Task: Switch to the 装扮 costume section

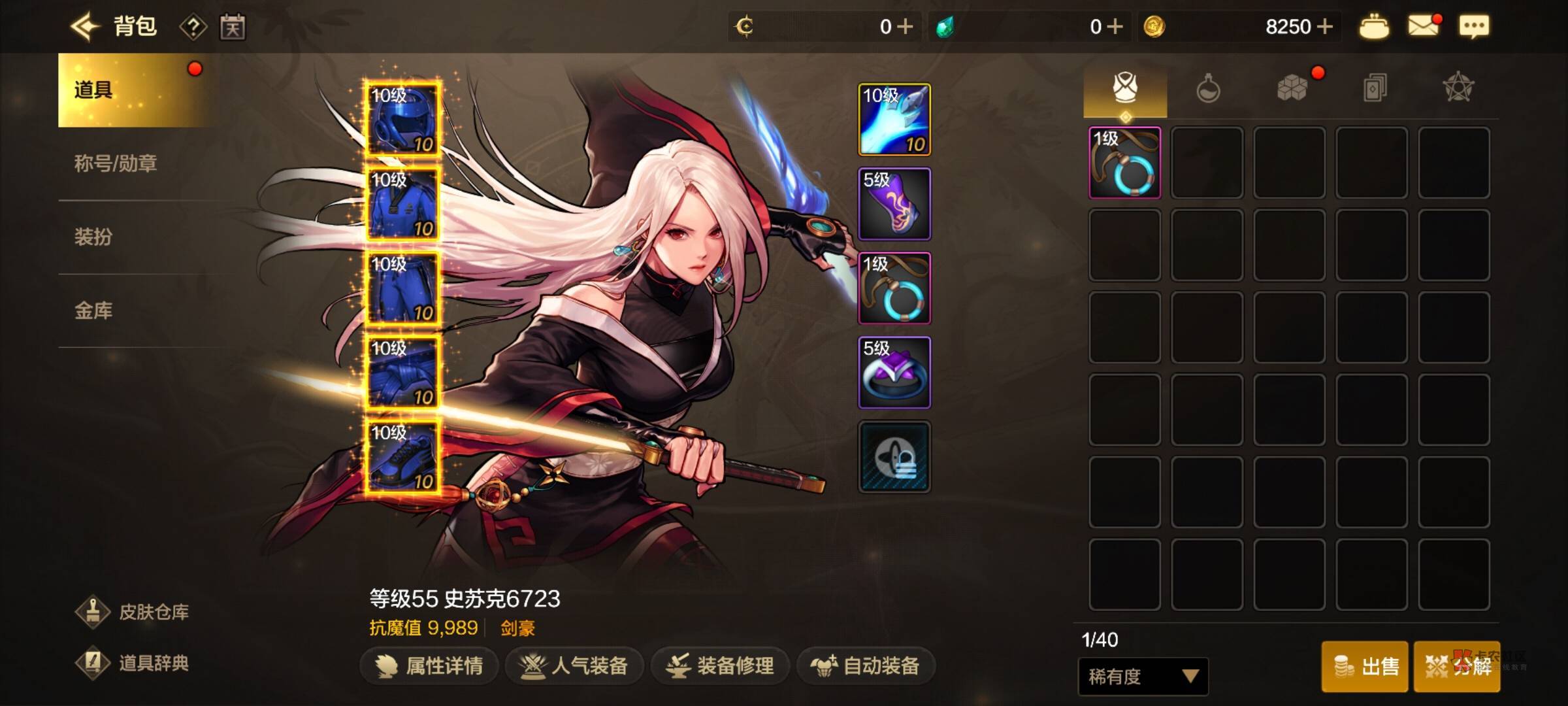Action: point(93,237)
